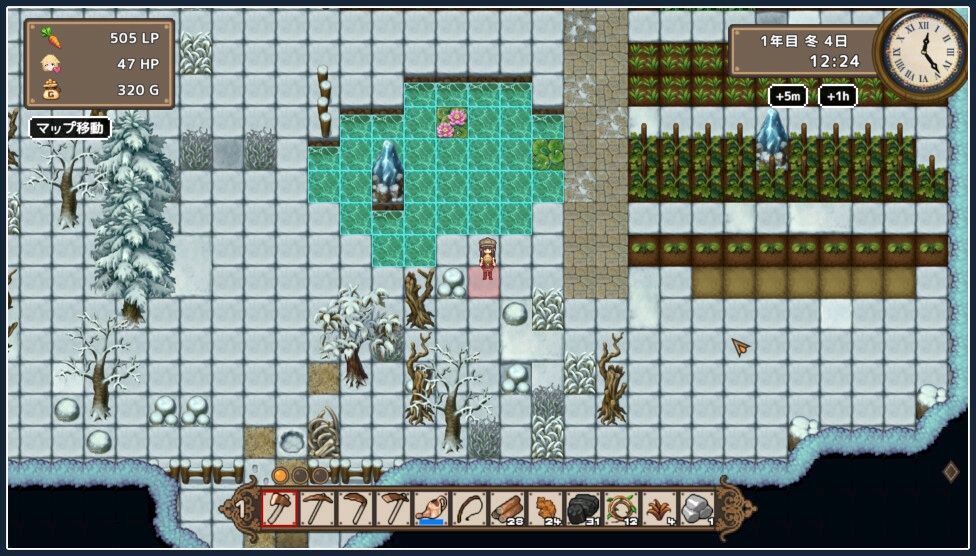Image resolution: width=976 pixels, height=556 pixels.
Task: Click the orange hotbar page indicator dot
Action: coord(281,475)
